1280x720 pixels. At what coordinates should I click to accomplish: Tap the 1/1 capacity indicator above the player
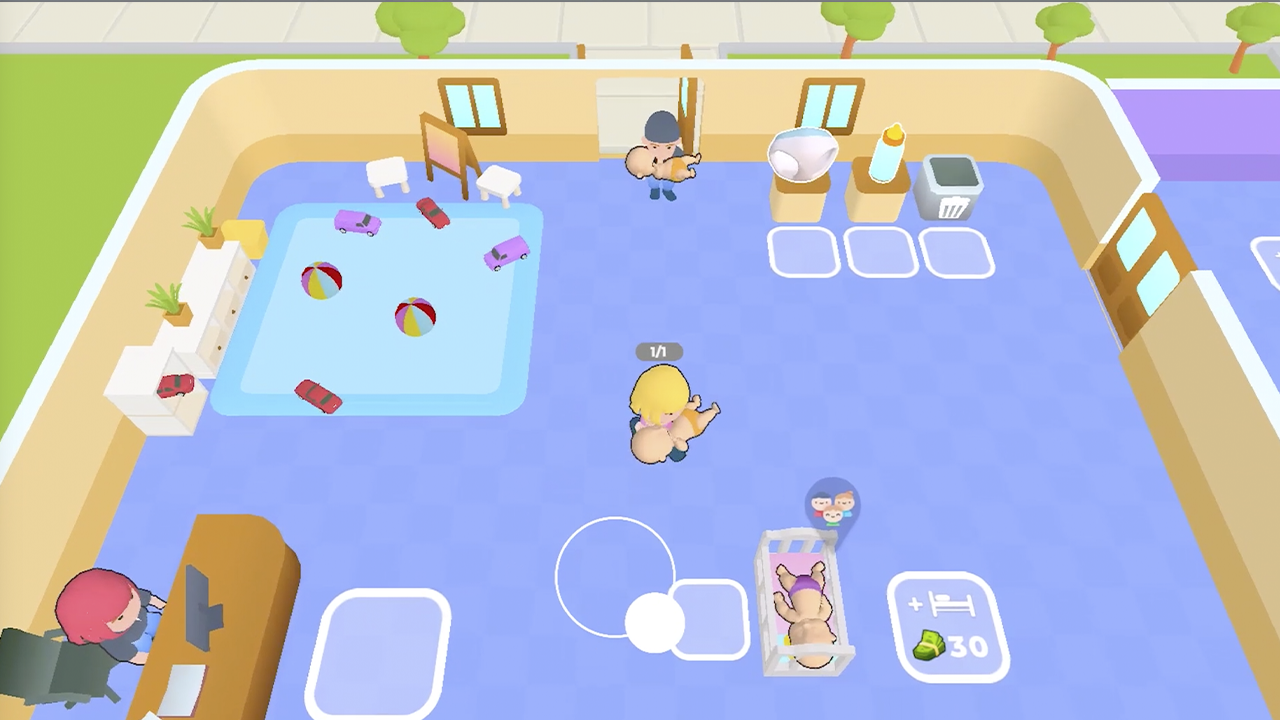tap(658, 351)
